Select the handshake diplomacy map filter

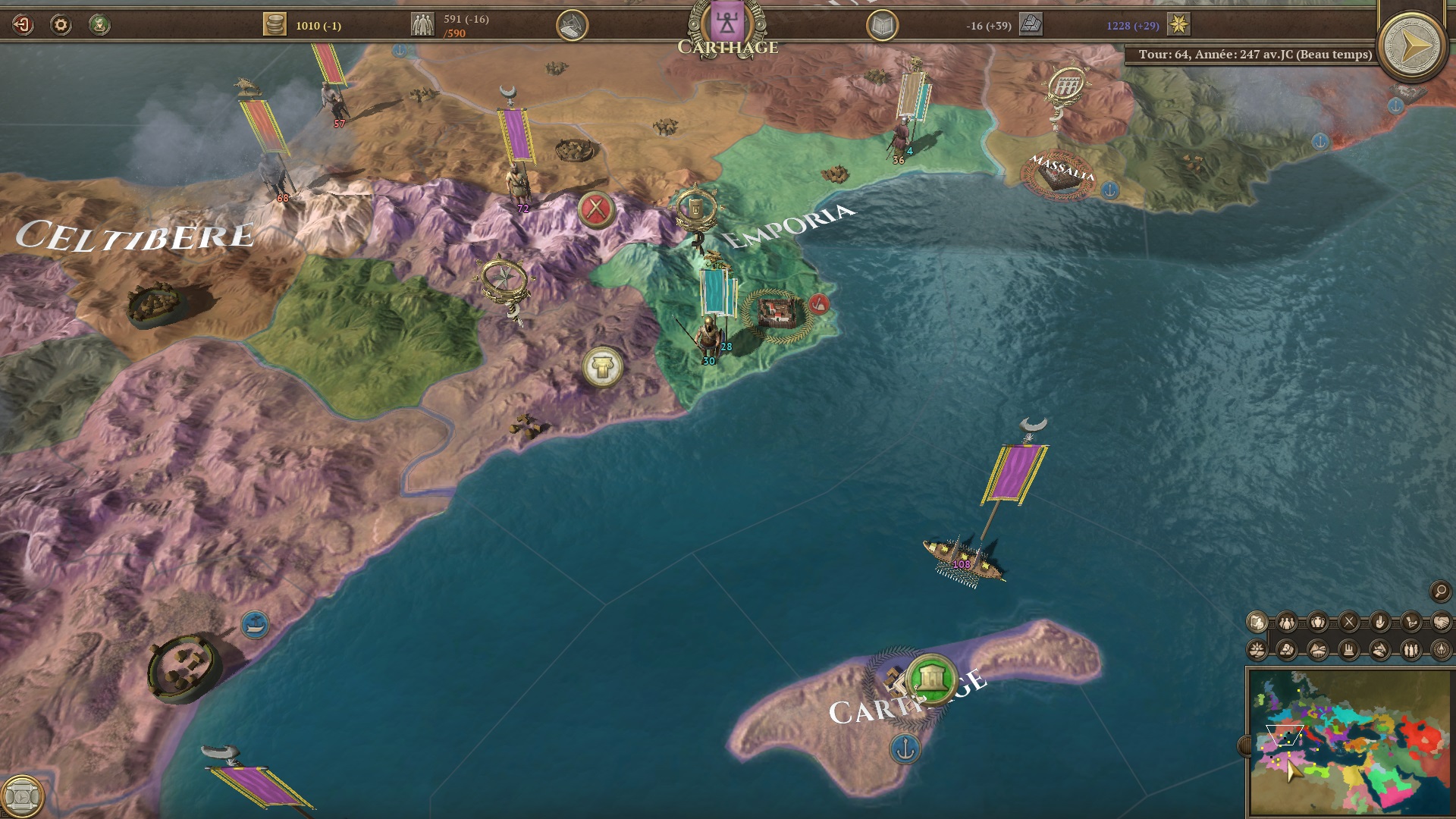point(1441,623)
